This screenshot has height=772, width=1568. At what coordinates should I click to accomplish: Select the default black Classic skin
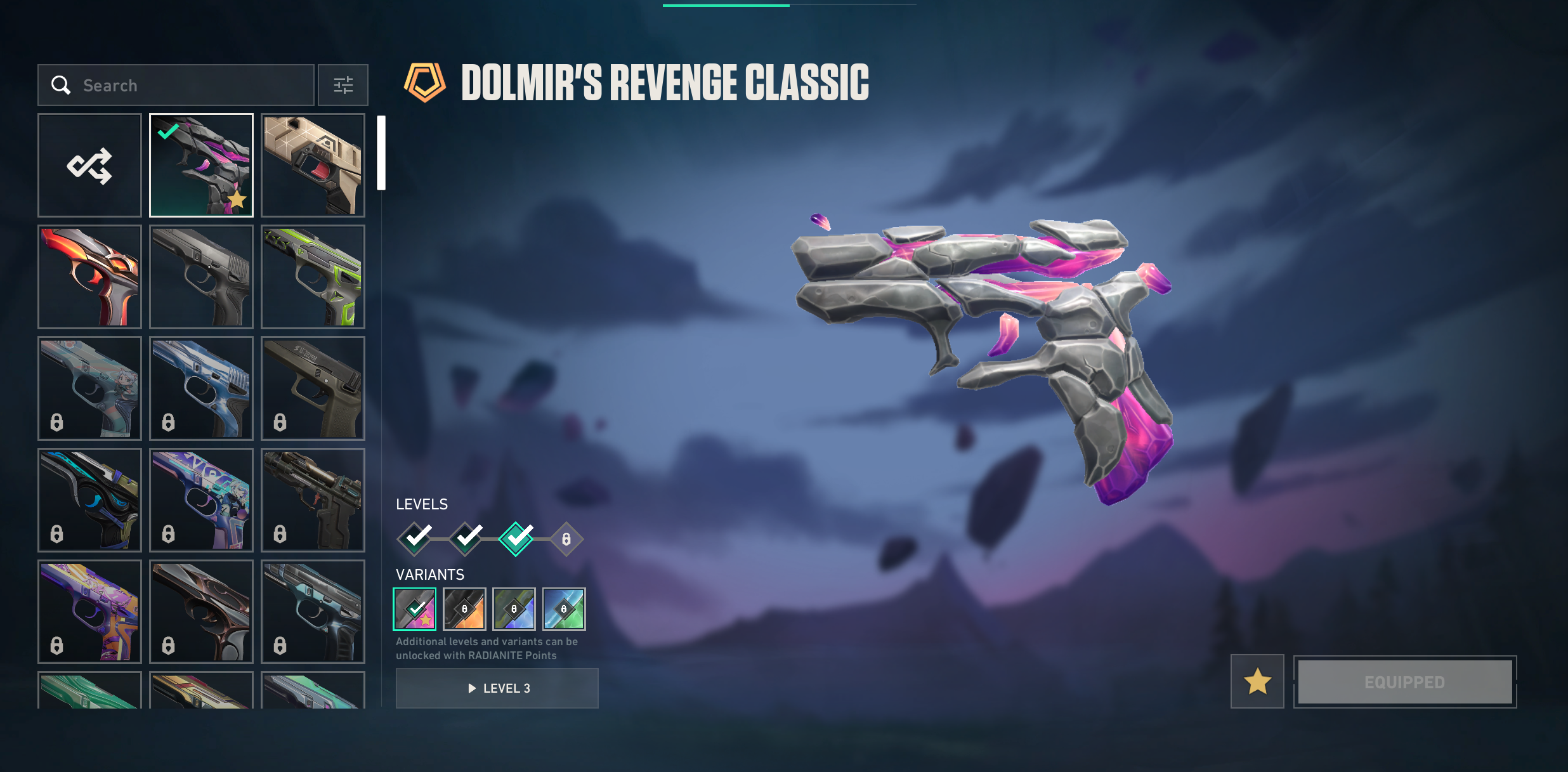[201, 277]
